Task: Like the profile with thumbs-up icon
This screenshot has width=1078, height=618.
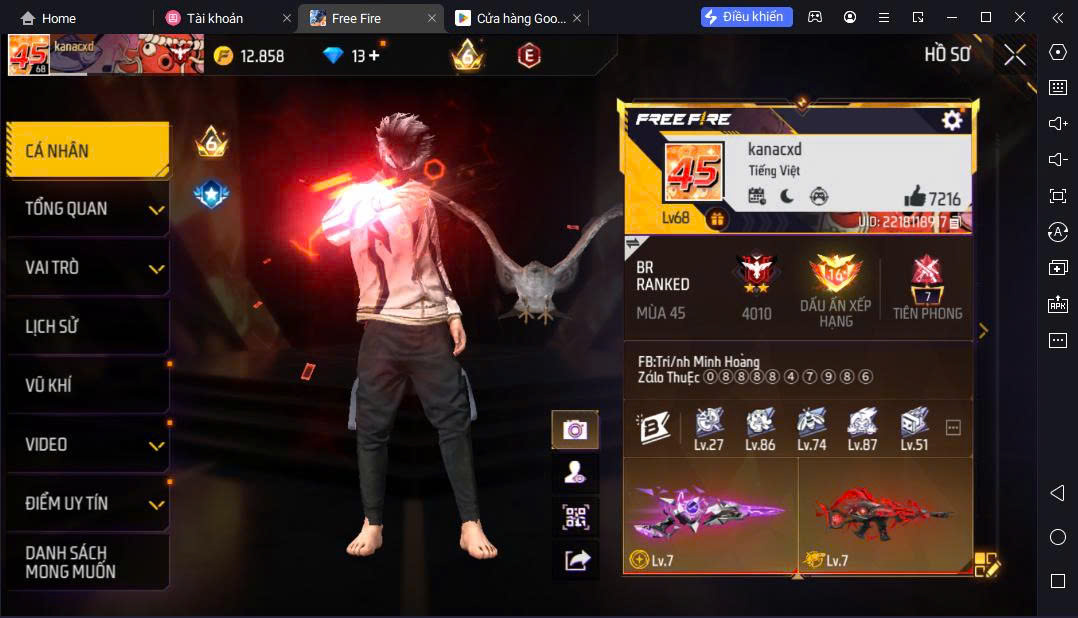Action: click(x=914, y=197)
